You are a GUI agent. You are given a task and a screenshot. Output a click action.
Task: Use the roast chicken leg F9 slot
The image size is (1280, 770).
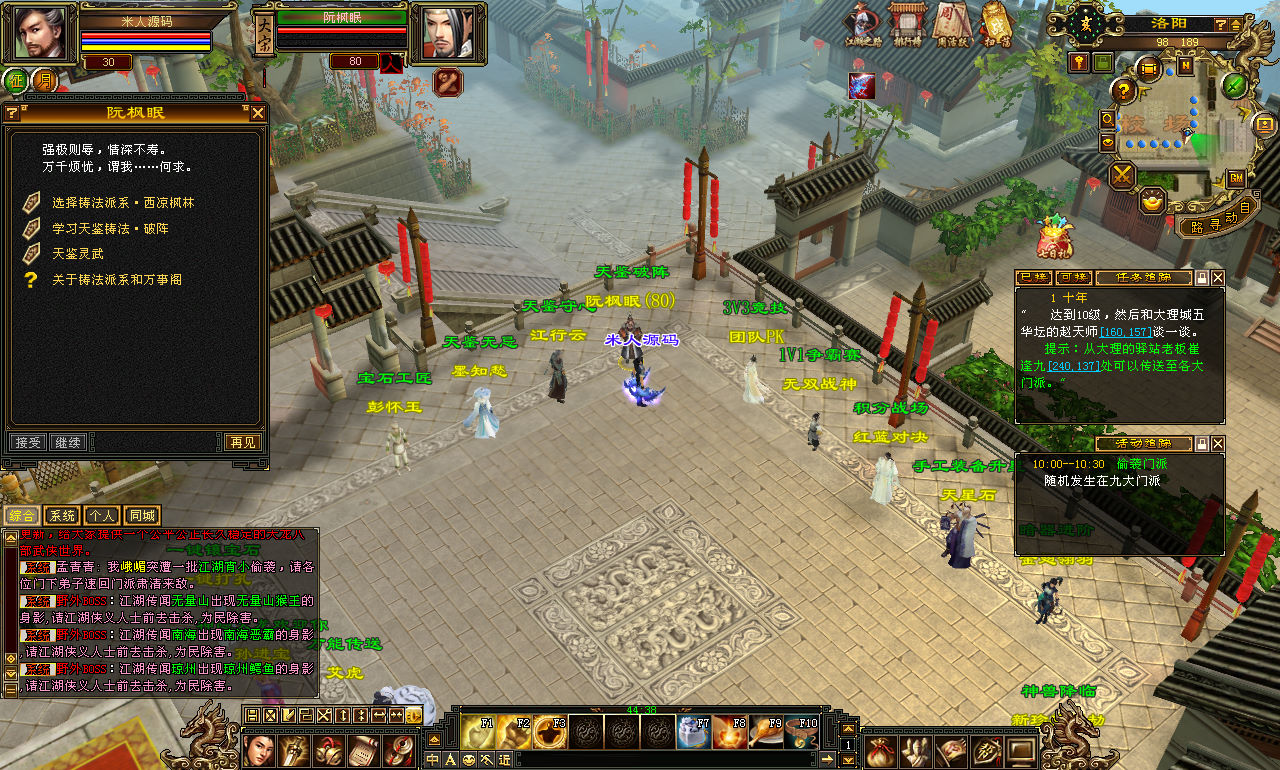pos(765,732)
